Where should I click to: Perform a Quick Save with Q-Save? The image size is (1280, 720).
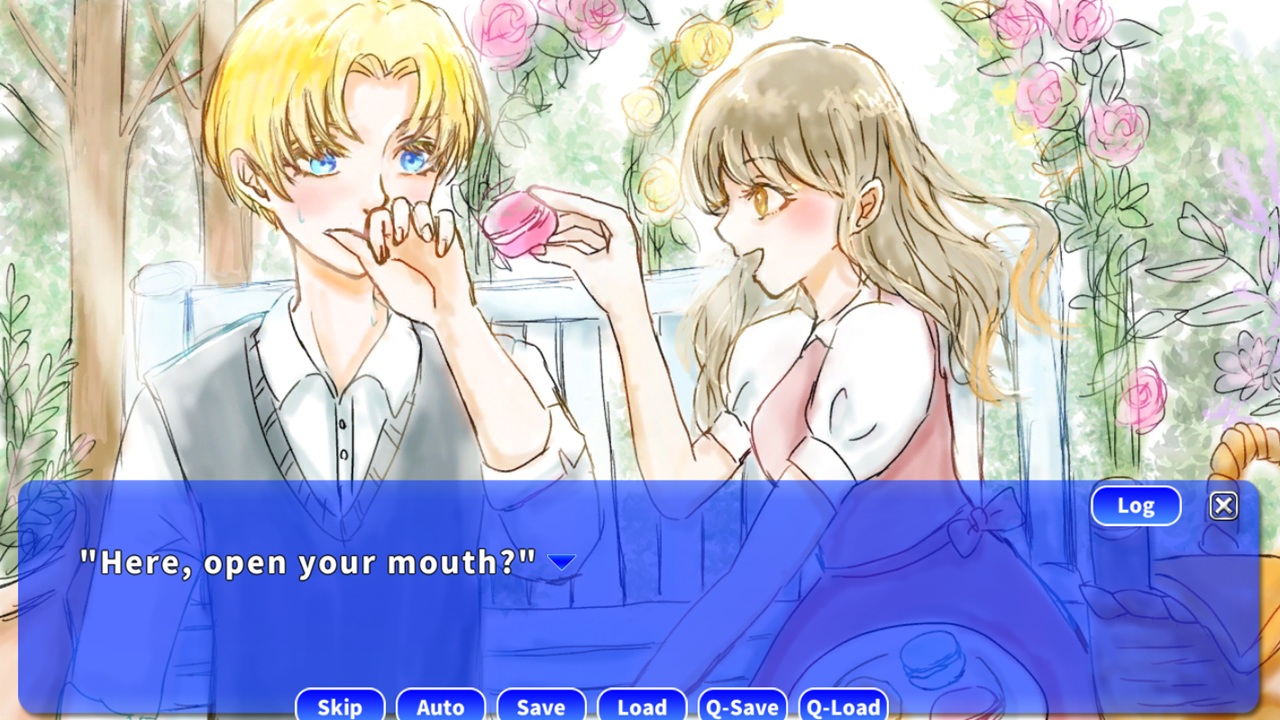tap(743, 706)
